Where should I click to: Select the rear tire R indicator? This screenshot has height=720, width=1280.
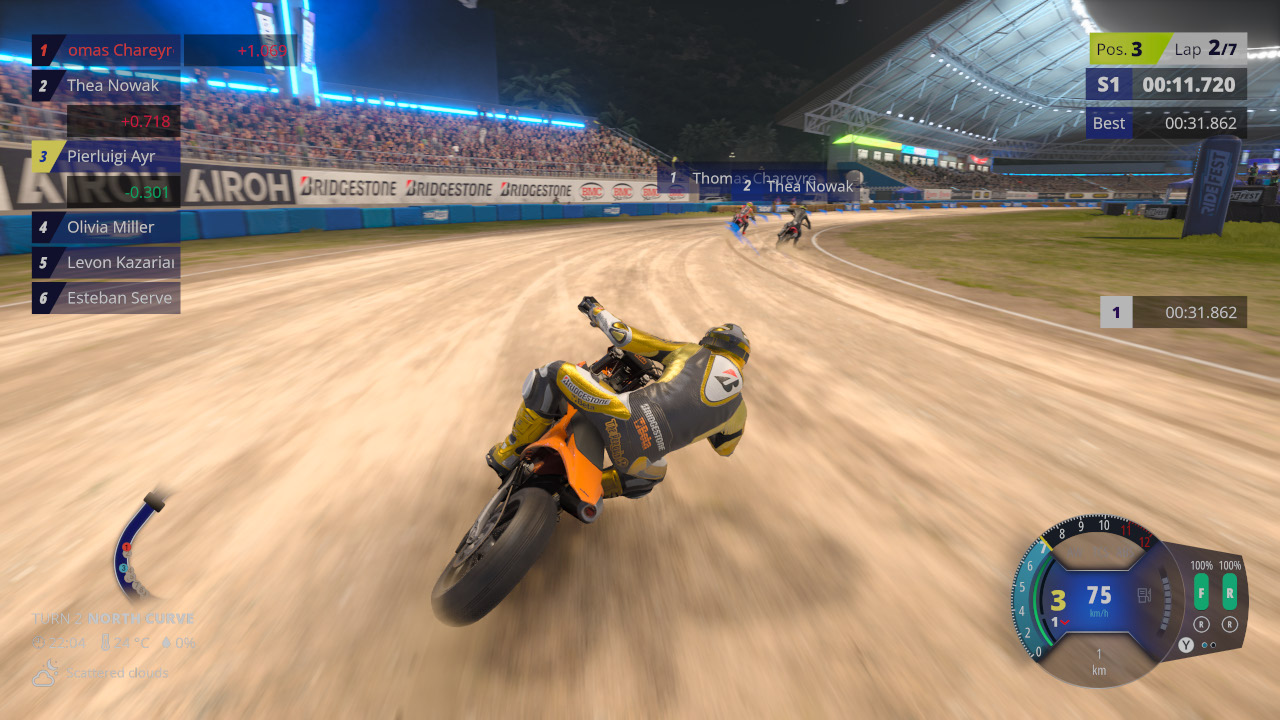point(1229,591)
